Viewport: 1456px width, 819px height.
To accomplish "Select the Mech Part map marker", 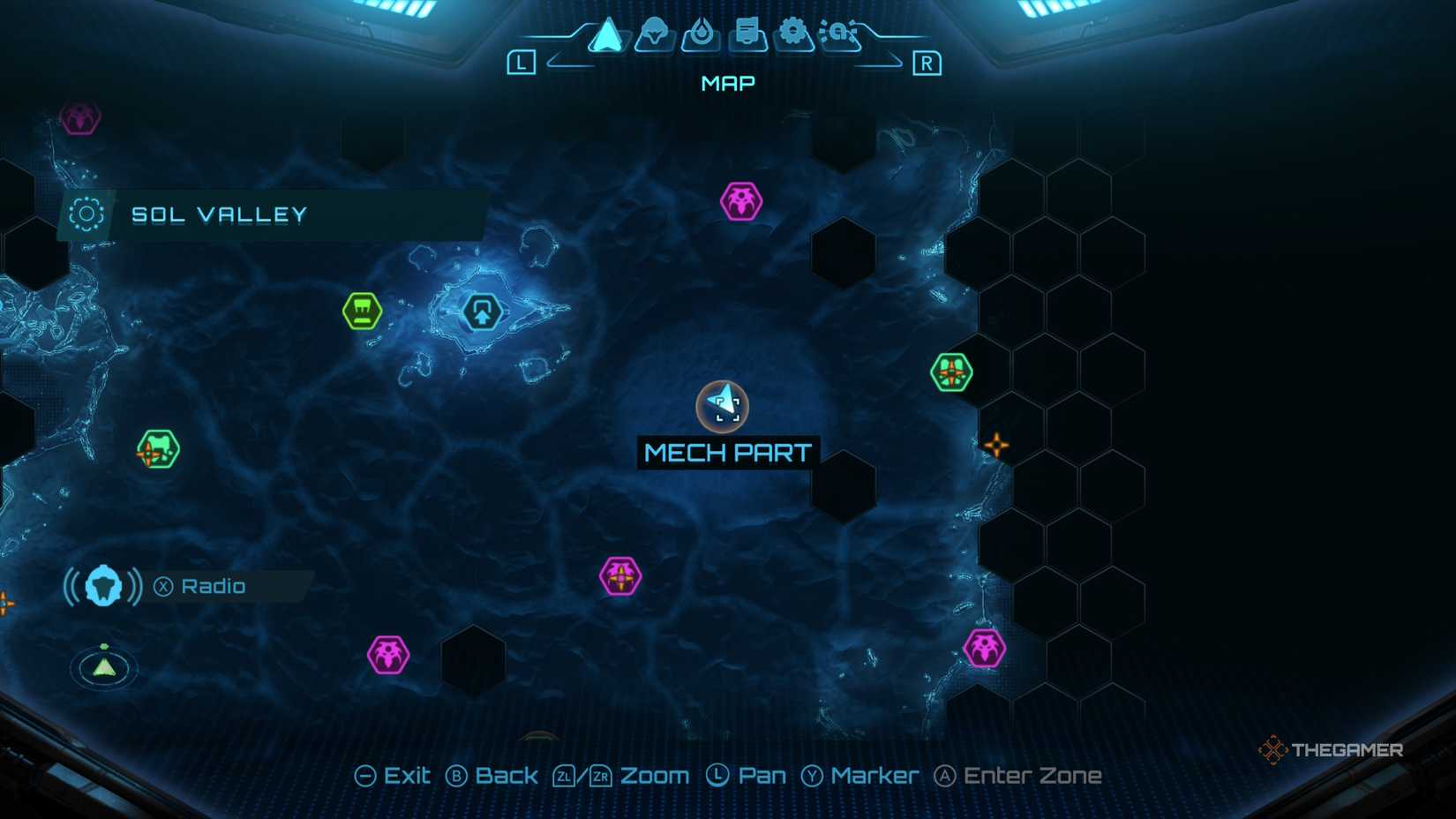I will coord(724,406).
